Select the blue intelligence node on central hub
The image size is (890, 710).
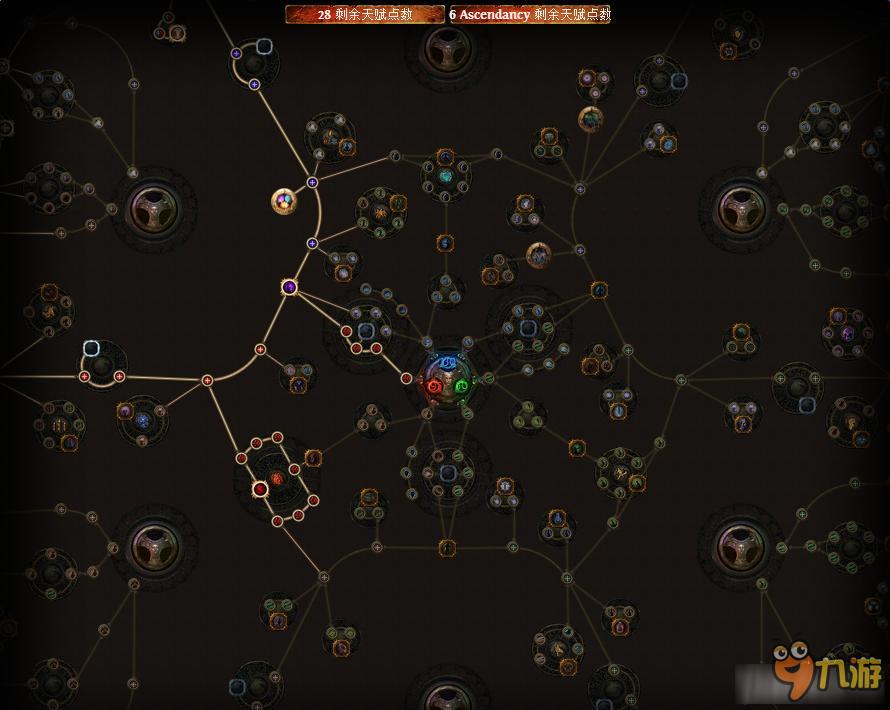447,361
